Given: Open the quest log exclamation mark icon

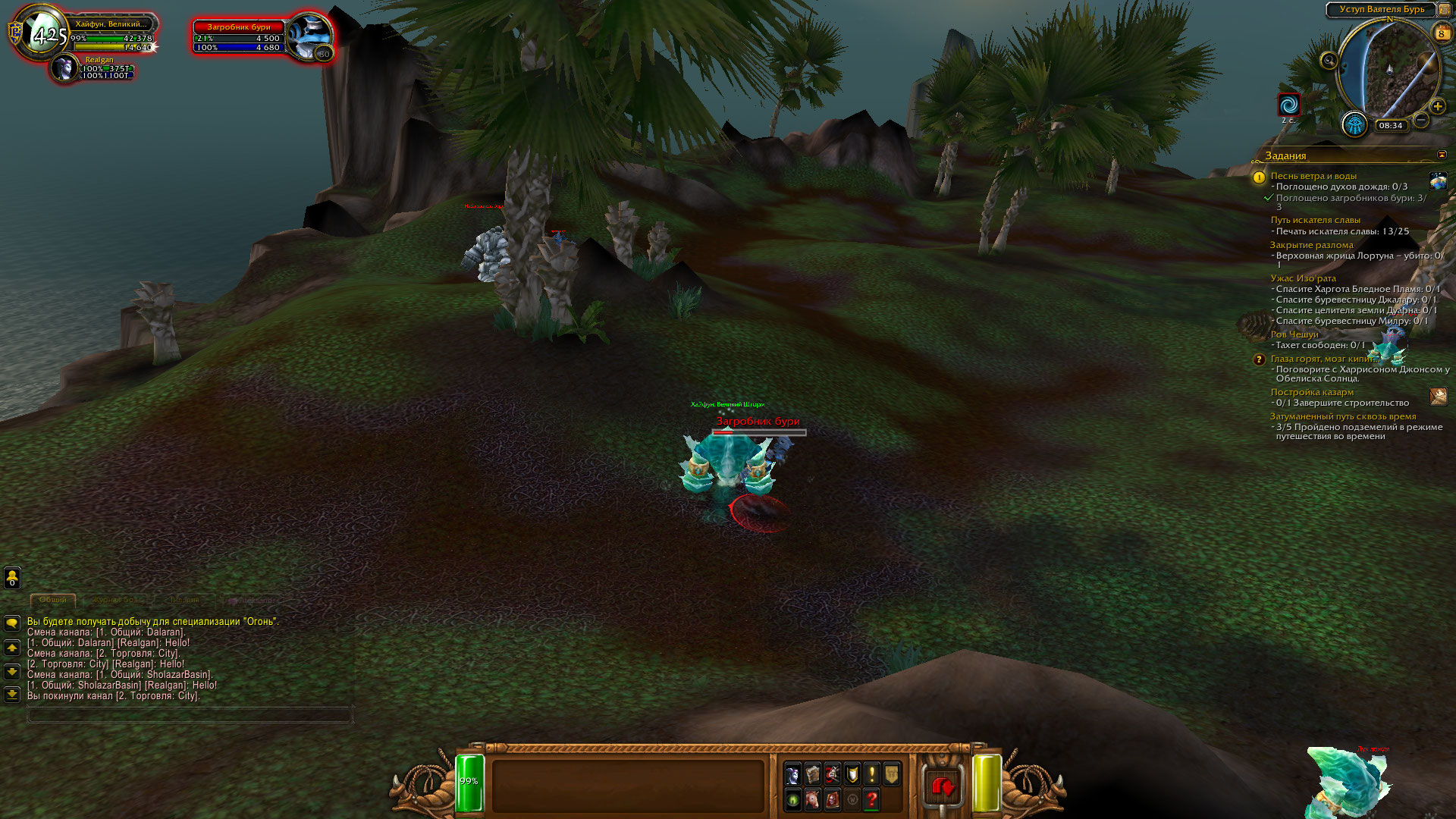Looking at the screenshot, I should point(872,775).
